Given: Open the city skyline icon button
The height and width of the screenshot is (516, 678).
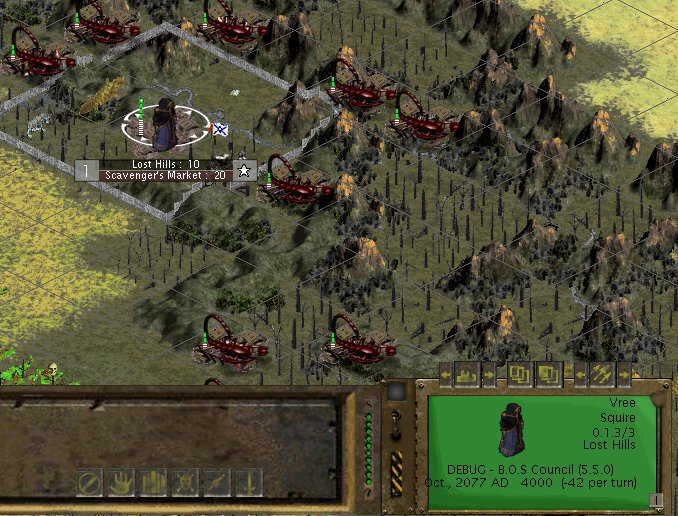Looking at the screenshot, I should tap(468, 375).
